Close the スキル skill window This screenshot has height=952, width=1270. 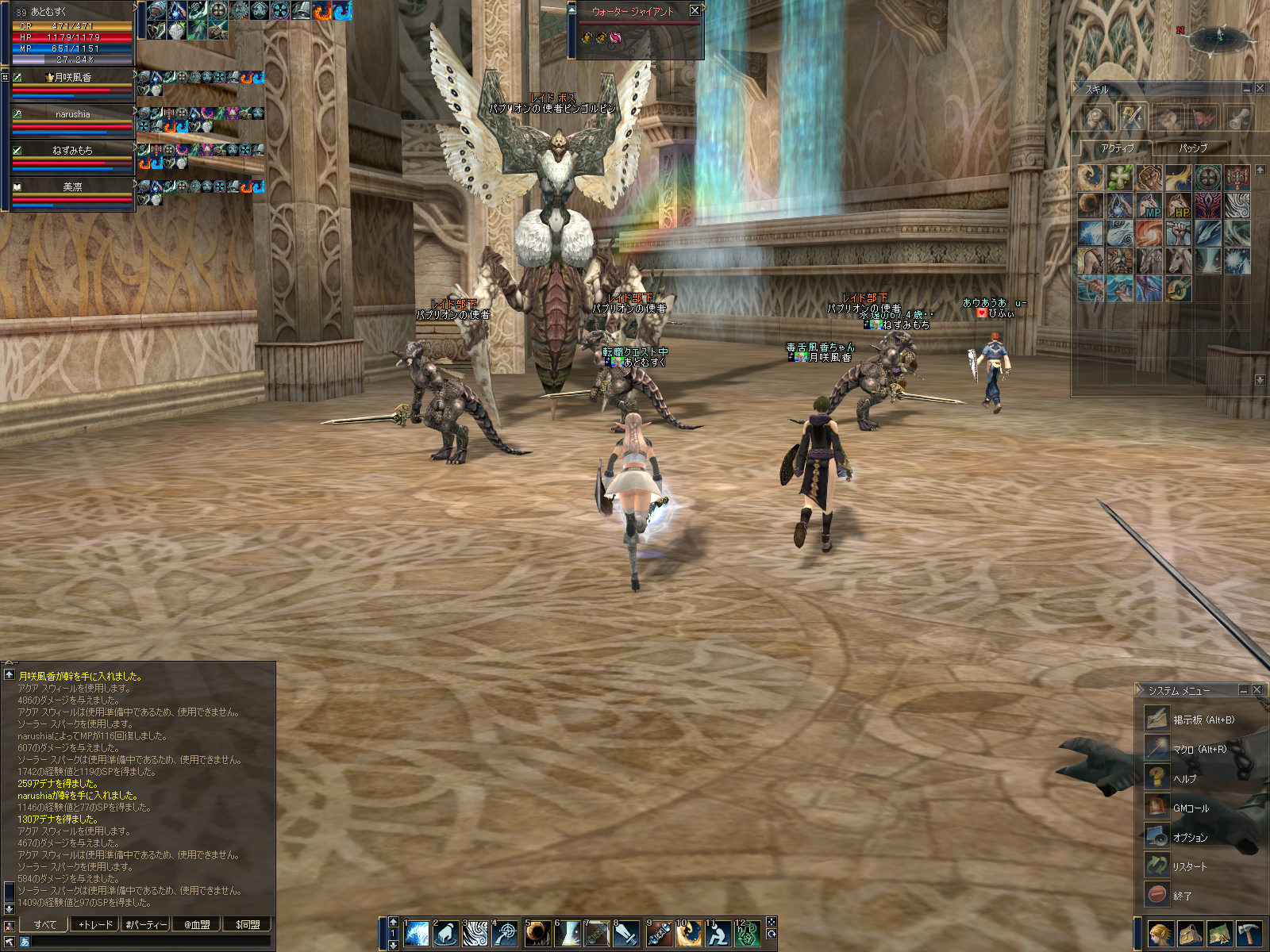tap(1260, 89)
